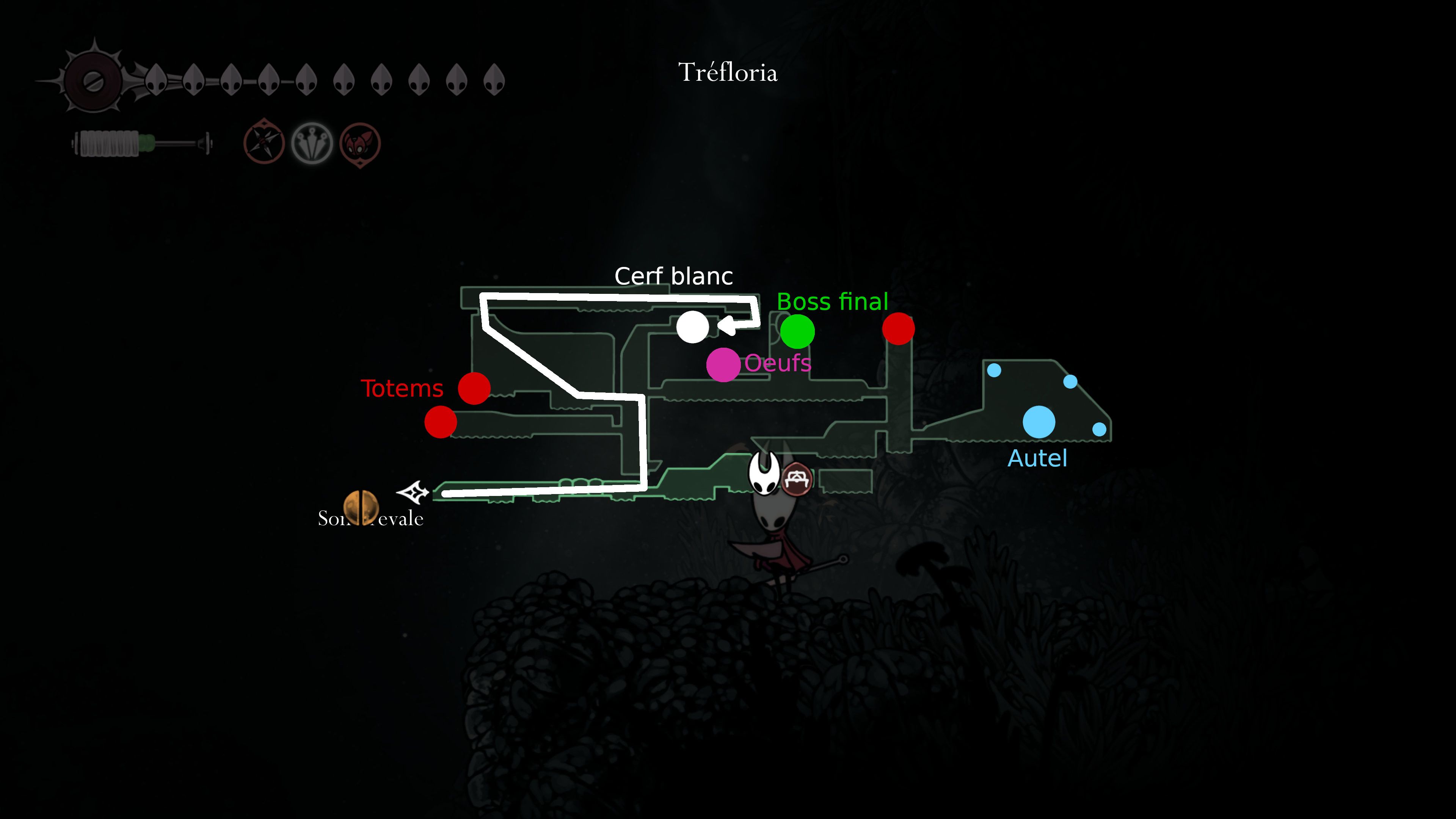Click the first mask in the health bar
1456x819 pixels.
157,79
